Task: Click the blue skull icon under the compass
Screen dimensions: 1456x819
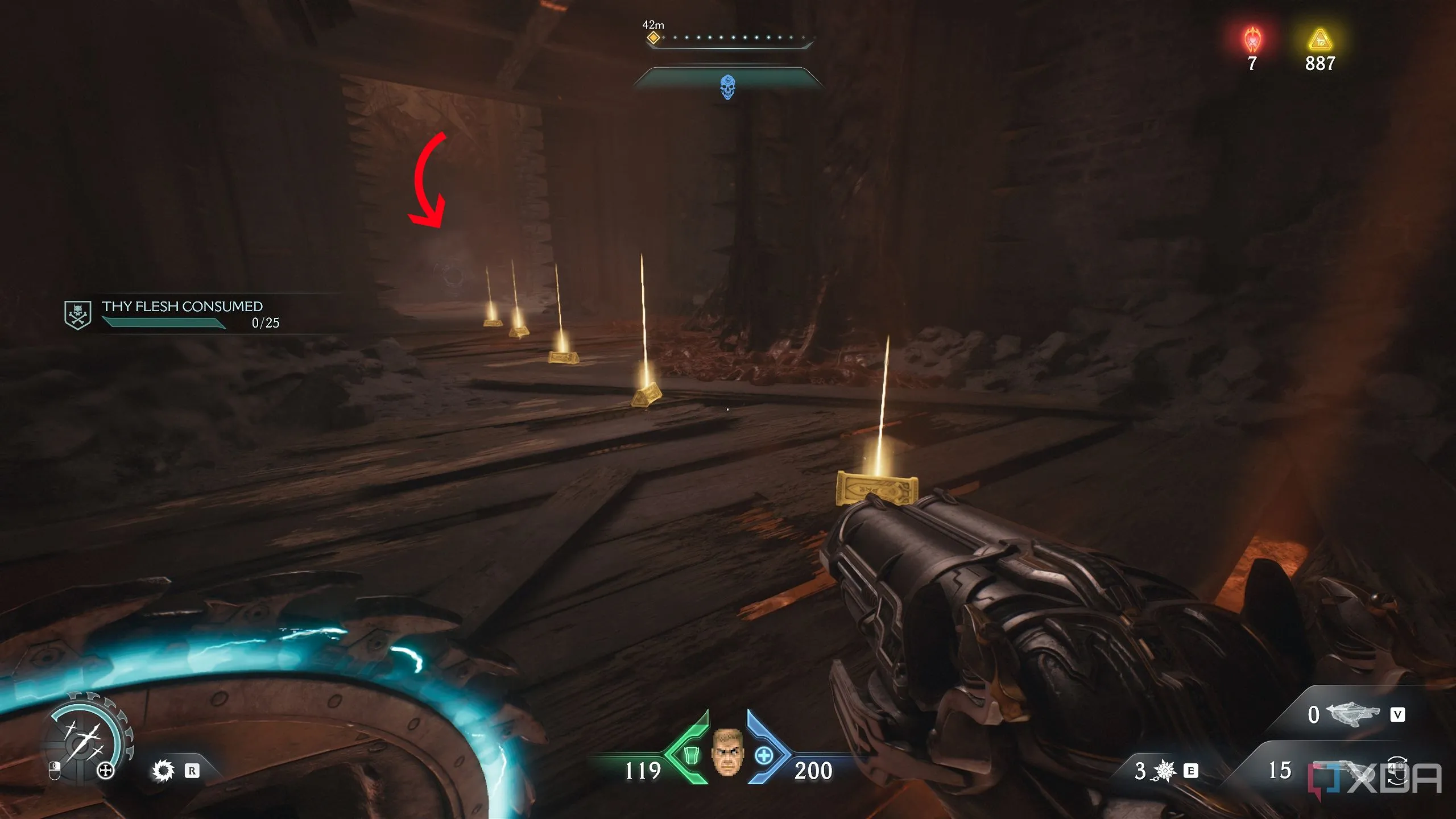Action: tap(727, 87)
